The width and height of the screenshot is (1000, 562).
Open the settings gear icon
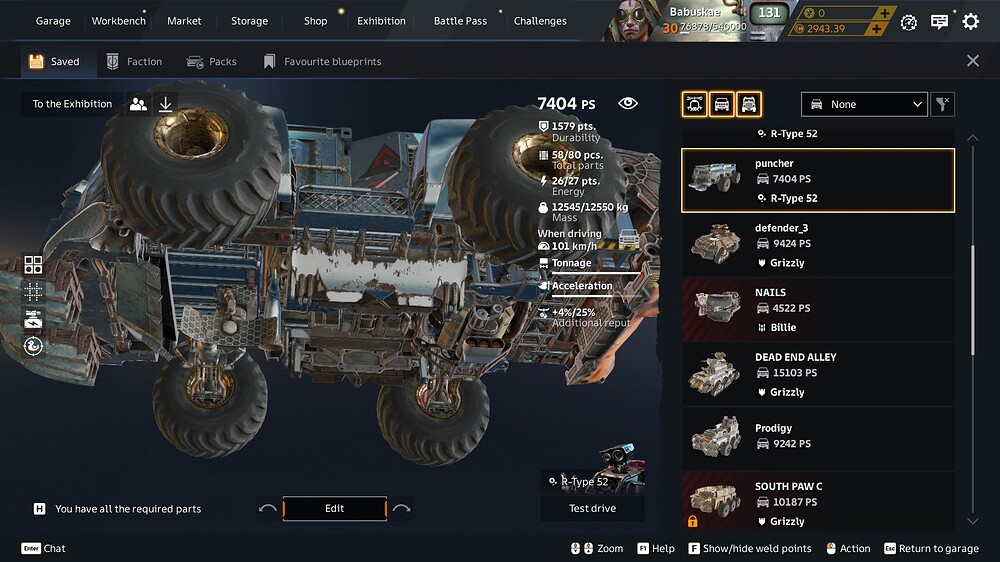tap(970, 21)
